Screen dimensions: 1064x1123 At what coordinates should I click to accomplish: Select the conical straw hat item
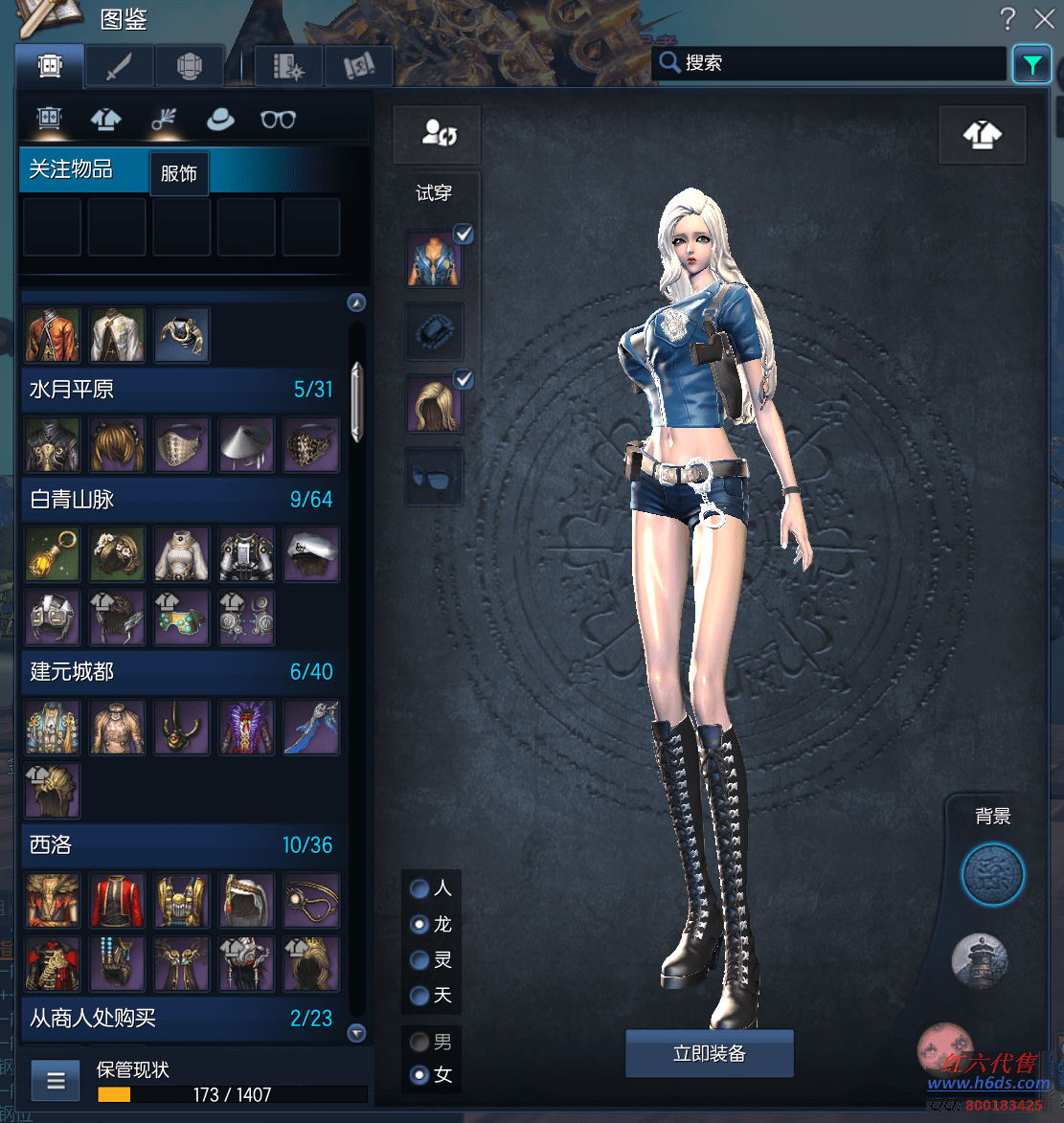point(246,444)
